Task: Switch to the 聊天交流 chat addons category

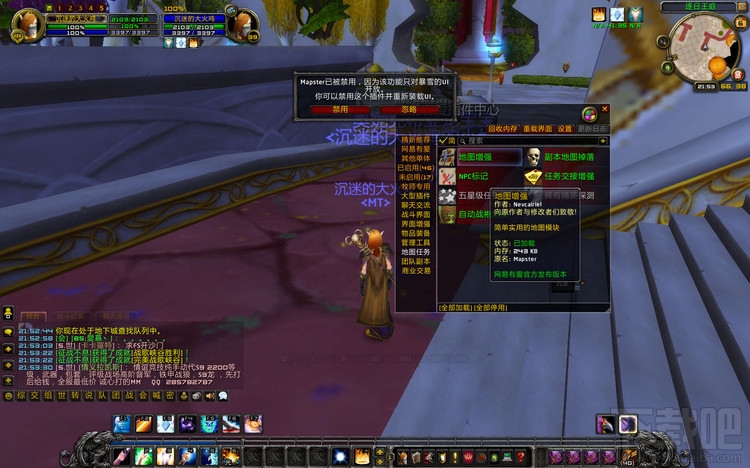Action: [x=415, y=203]
